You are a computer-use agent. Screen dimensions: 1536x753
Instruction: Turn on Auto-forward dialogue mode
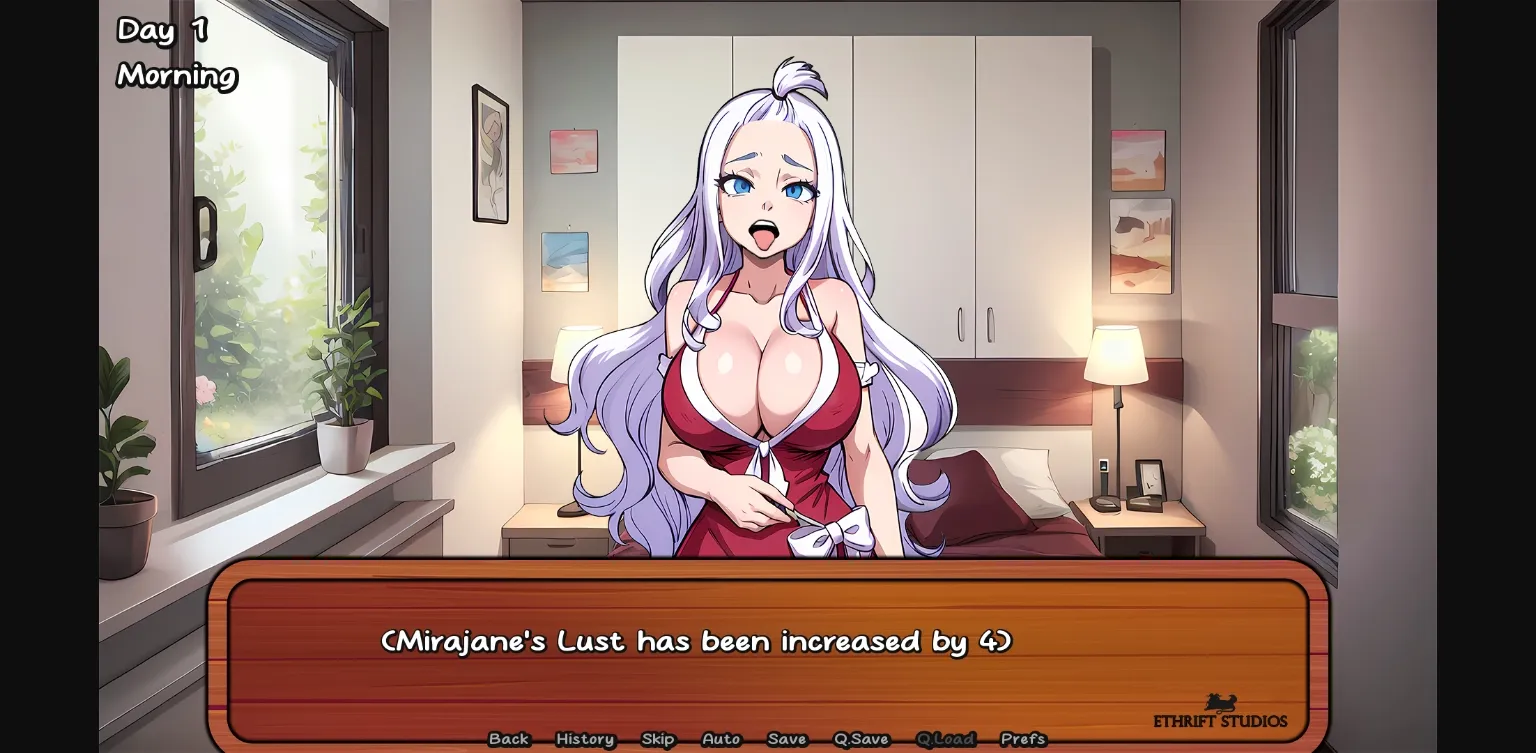point(721,739)
